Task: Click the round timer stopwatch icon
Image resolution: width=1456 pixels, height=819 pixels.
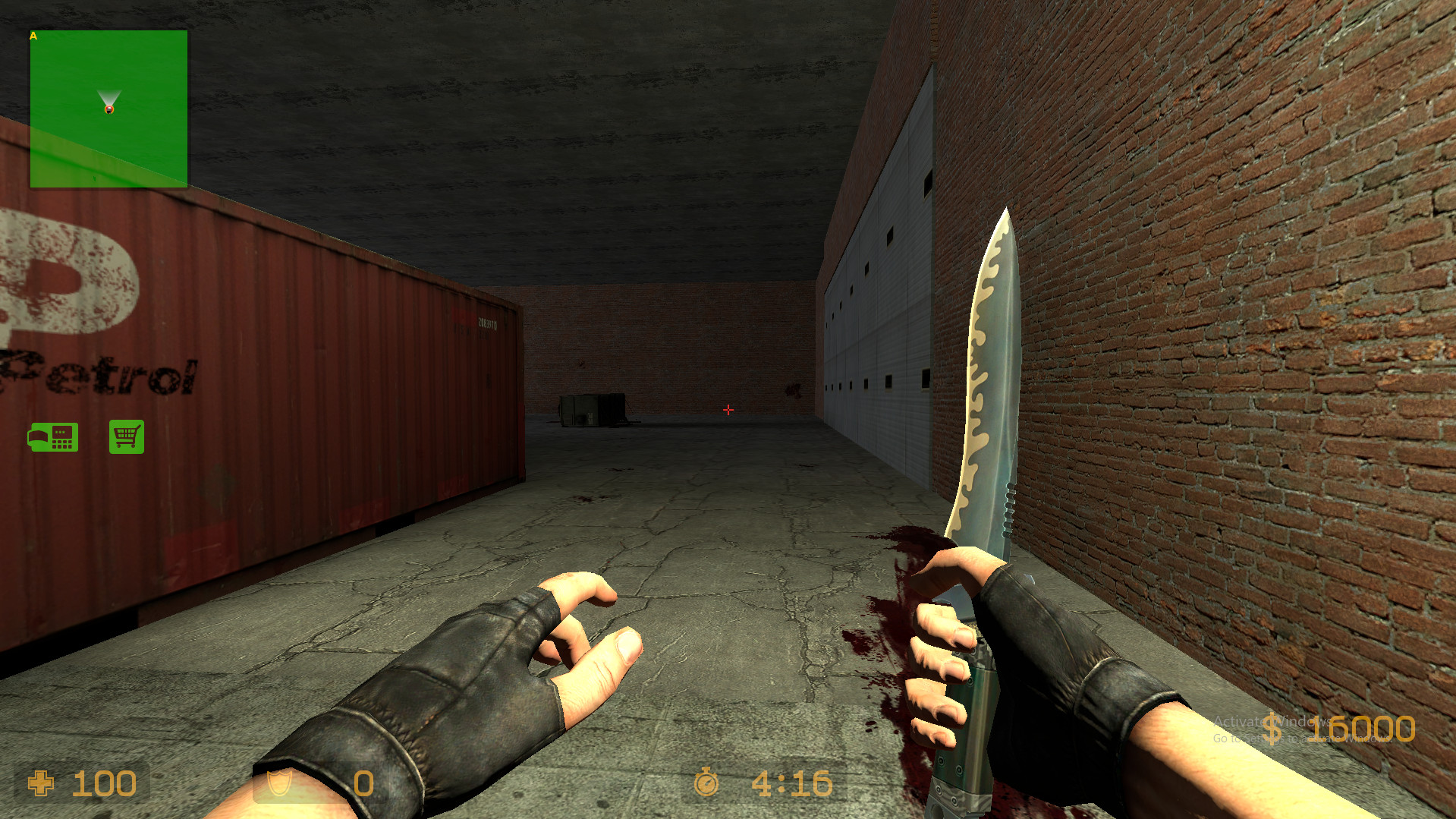Action: coord(707,783)
